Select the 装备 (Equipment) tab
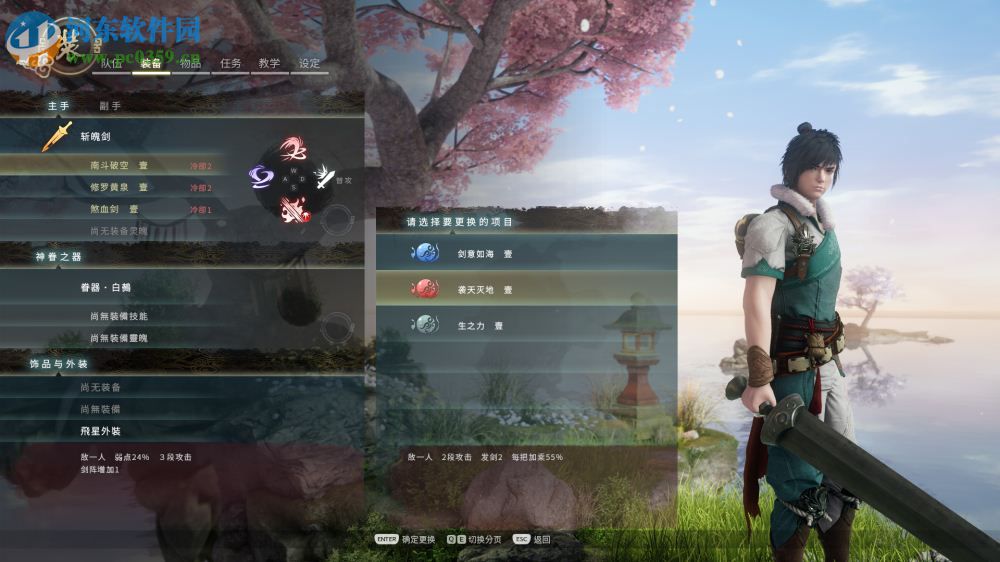The width and height of the screenshot is (1000, 562). [151, 63]
